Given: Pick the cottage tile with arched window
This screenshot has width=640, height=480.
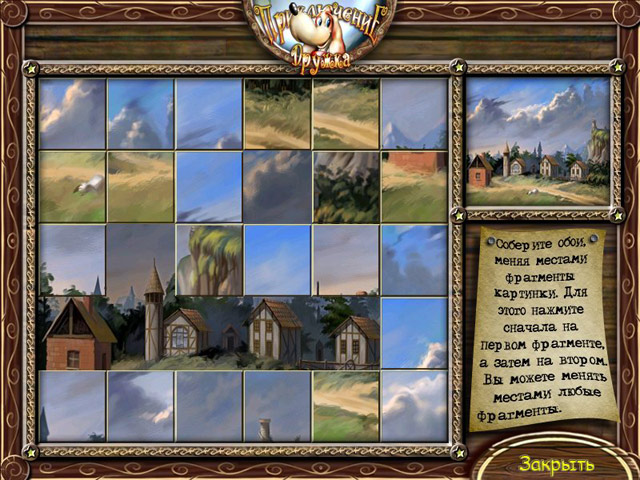Looking at the screenshot, I should (209, 332).
